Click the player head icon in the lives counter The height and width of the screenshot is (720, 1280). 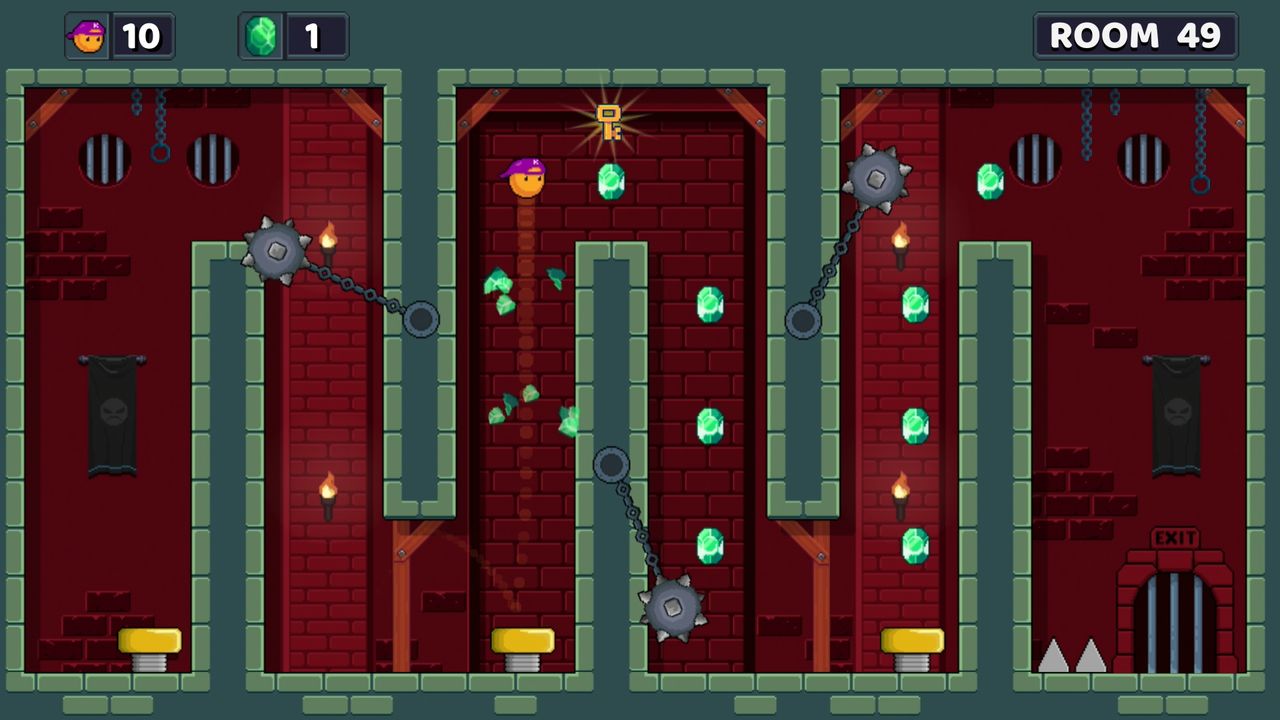[x=88, y=36]
